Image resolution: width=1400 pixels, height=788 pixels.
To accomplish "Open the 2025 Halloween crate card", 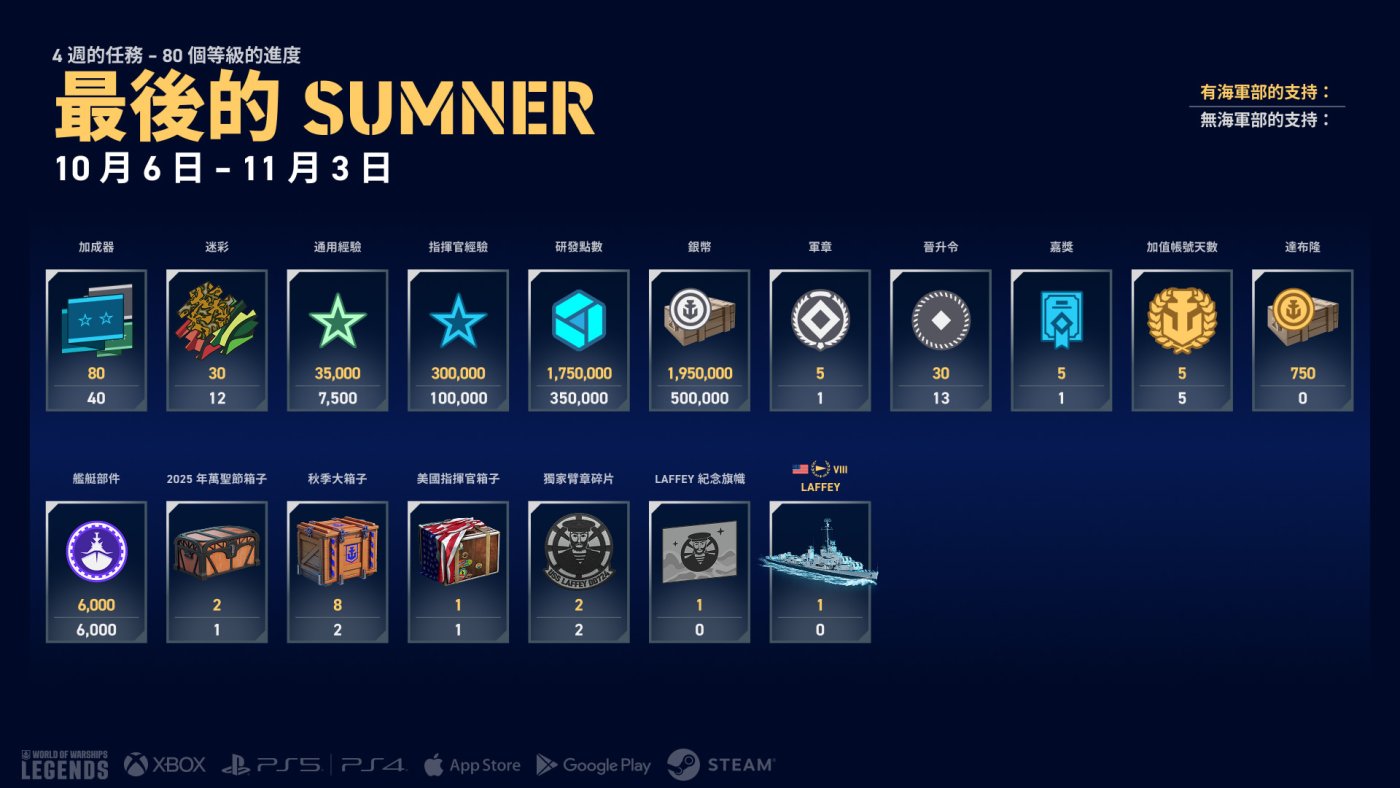I will tap(217, 572).
